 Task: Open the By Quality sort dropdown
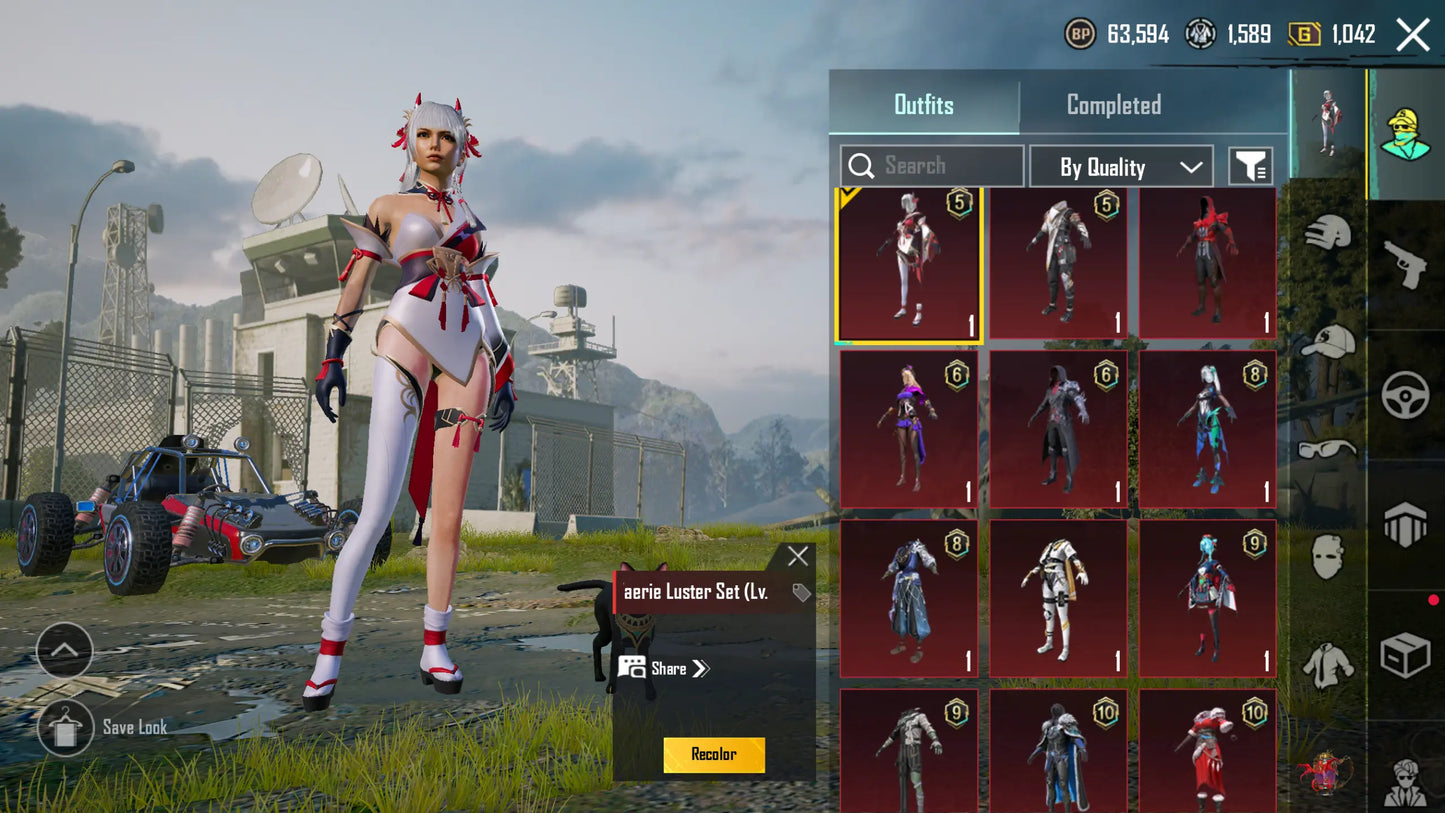click(1121, 167)
